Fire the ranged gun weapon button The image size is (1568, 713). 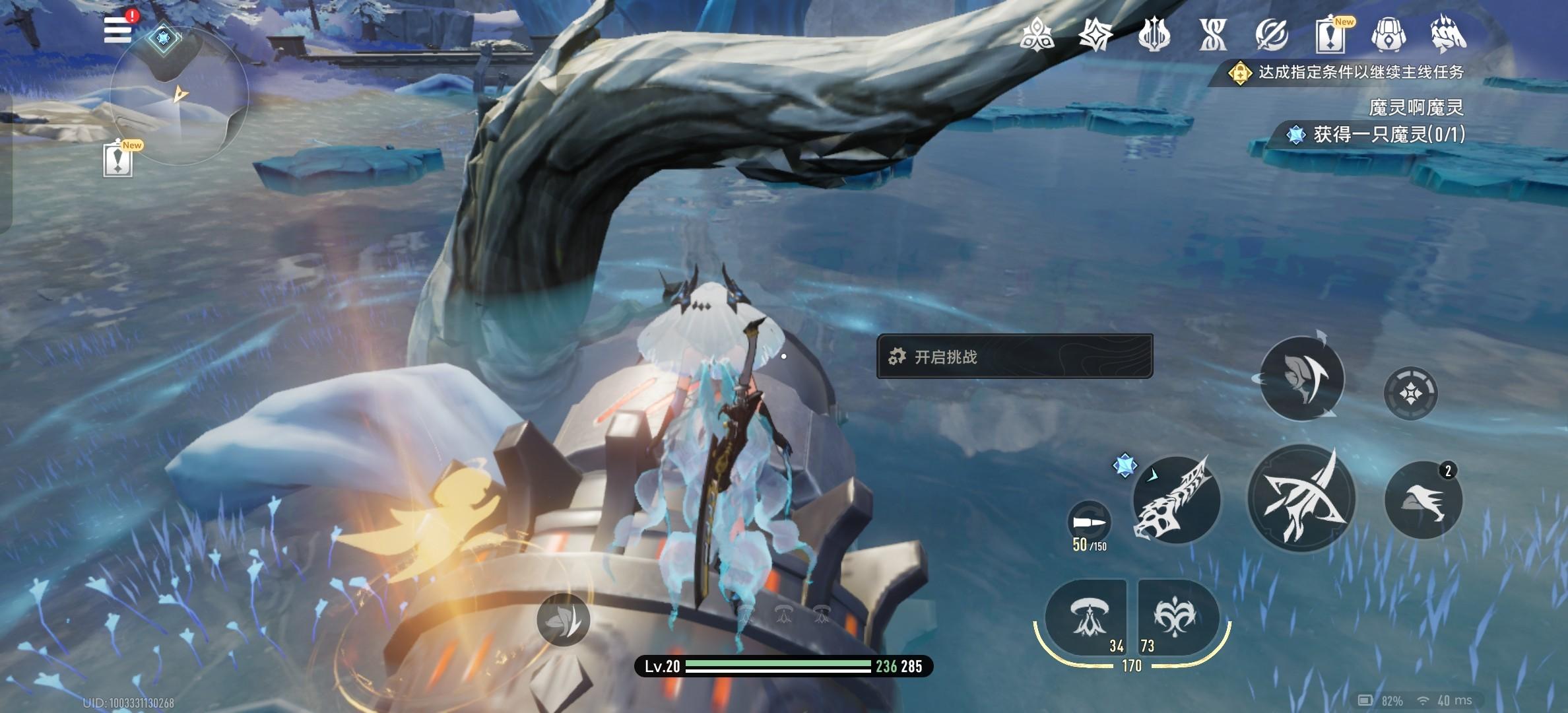coord(1176,500)
